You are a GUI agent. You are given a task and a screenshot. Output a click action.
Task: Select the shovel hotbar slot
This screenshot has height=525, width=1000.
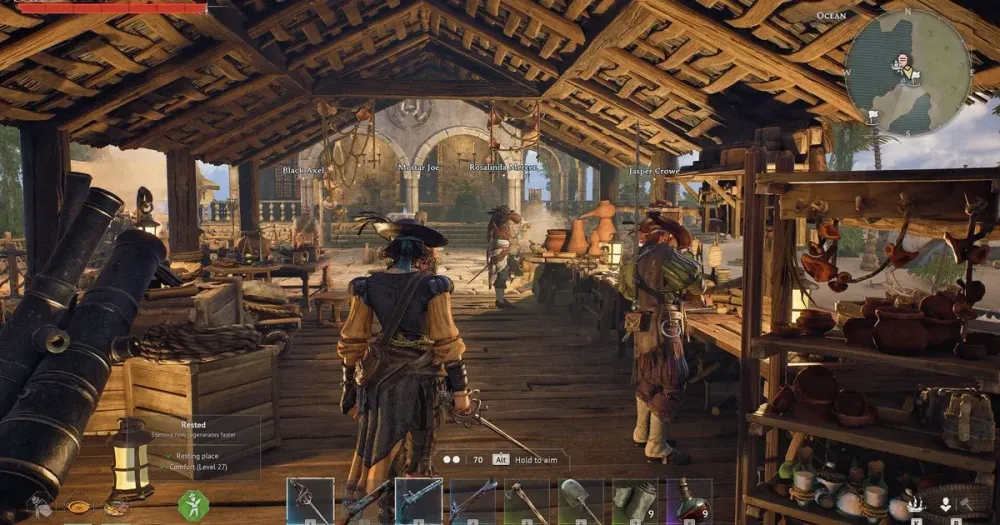click(x=580, y=500)
